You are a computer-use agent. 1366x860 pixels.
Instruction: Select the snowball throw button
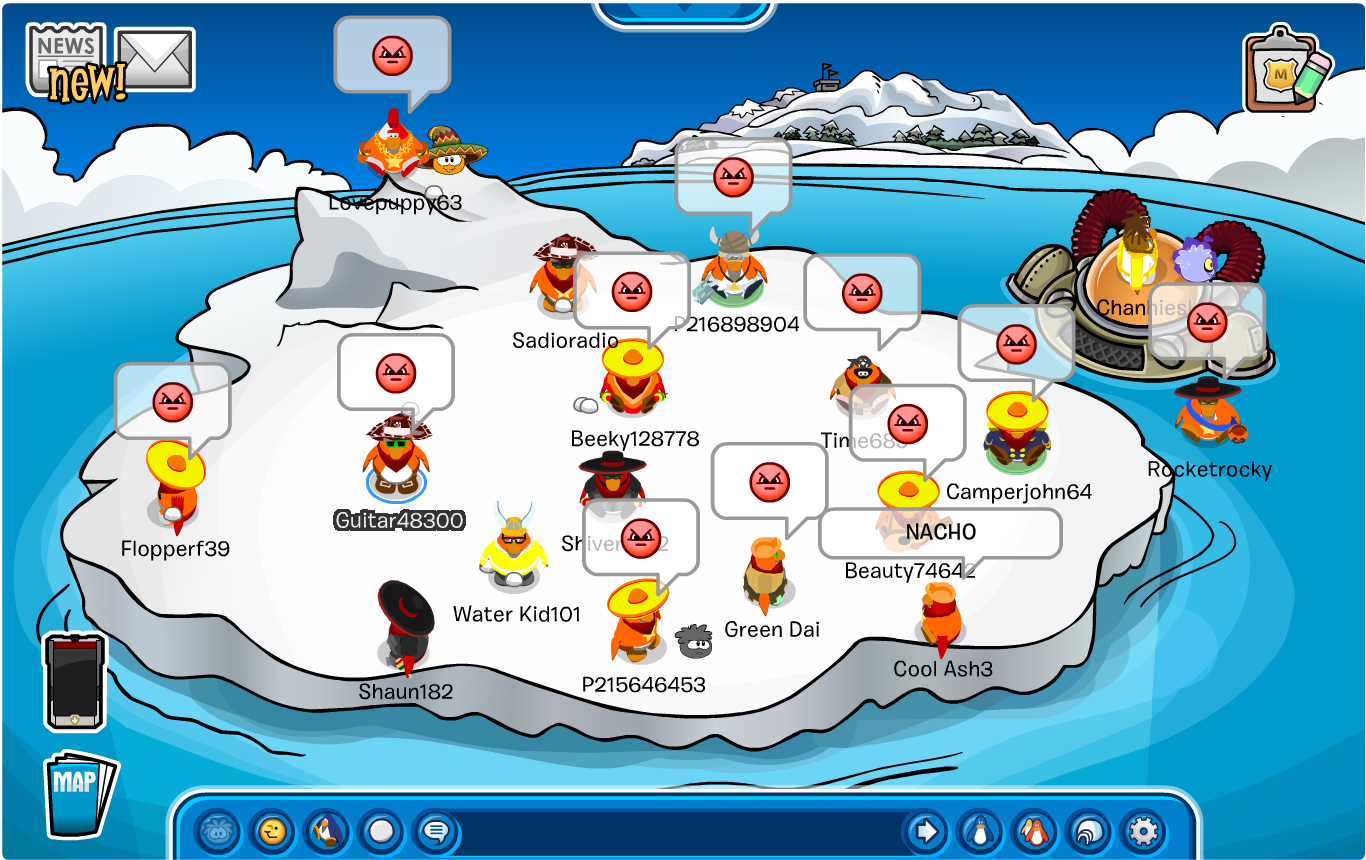381,830
